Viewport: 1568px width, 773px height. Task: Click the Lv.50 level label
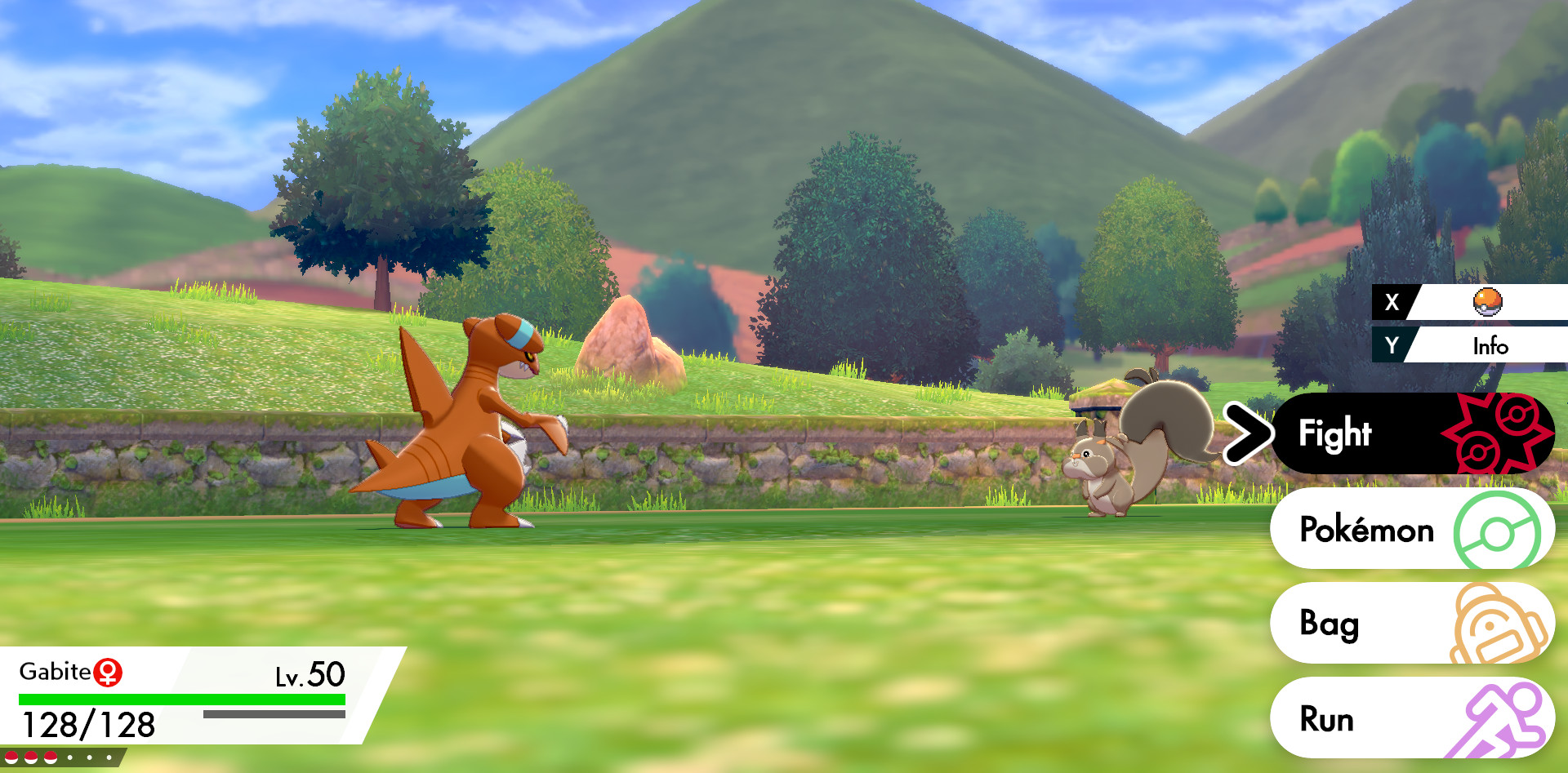(309, 674)
